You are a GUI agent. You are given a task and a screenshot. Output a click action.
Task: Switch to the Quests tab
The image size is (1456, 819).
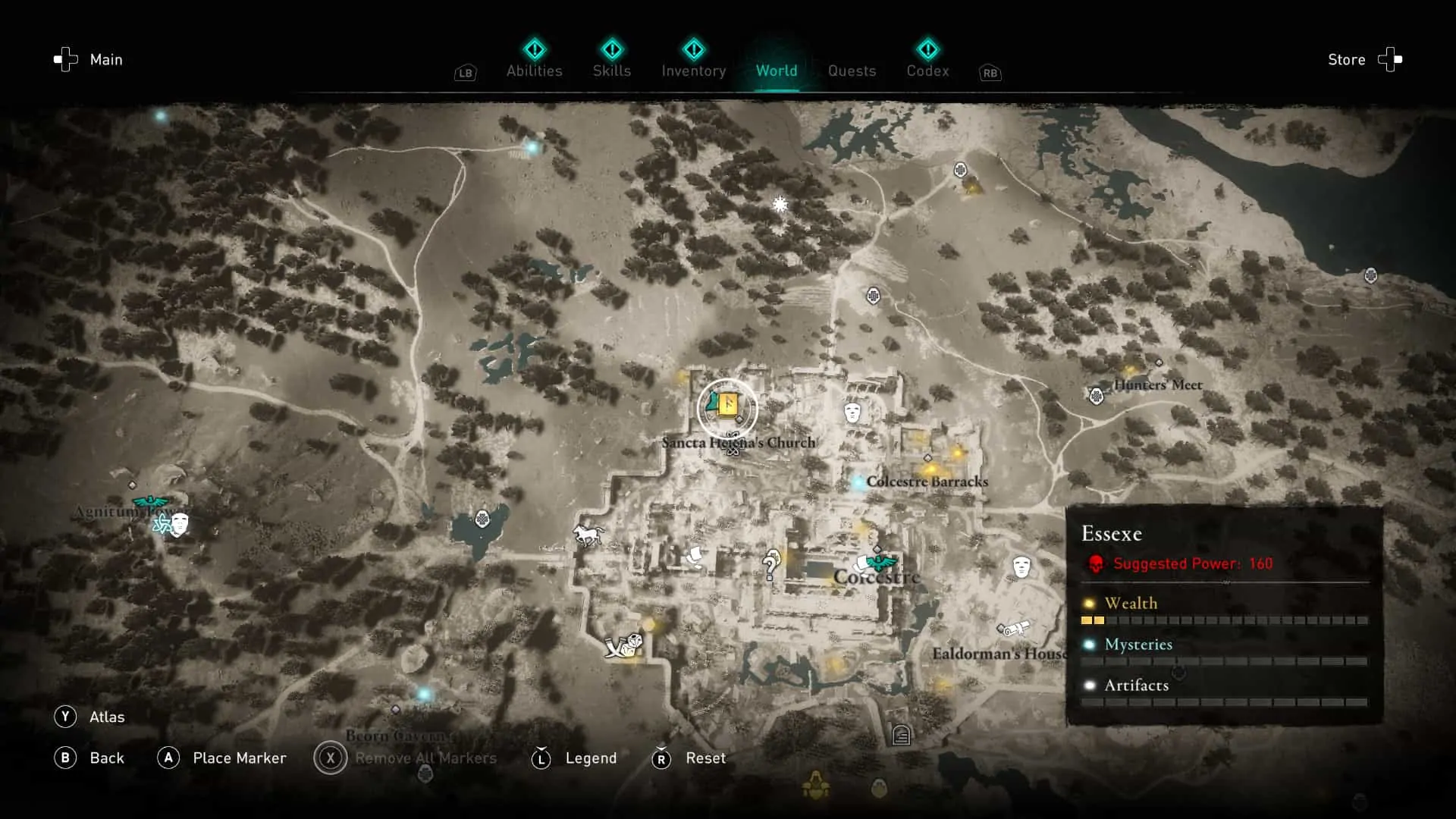click(852, 71)
